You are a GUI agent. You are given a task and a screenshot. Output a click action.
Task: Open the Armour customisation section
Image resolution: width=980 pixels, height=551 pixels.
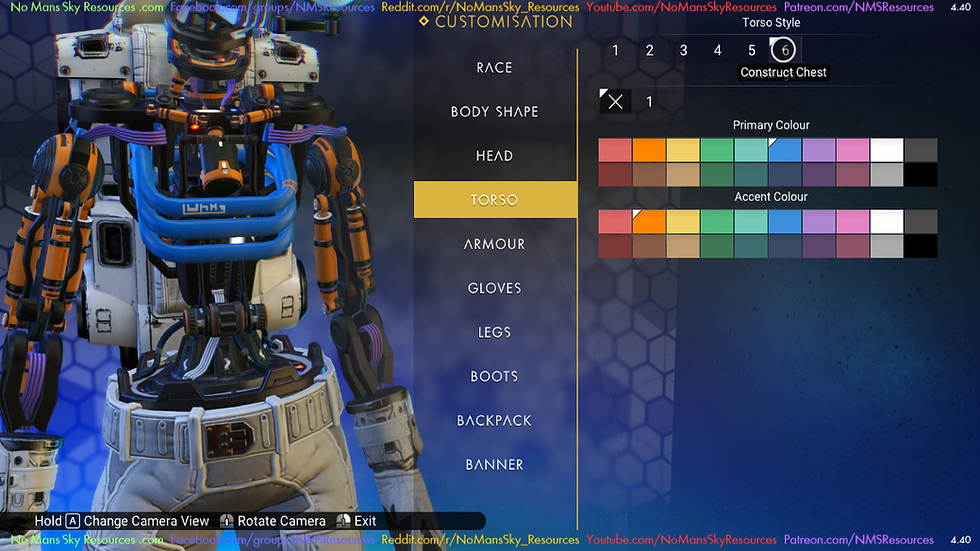coord(494,244)
